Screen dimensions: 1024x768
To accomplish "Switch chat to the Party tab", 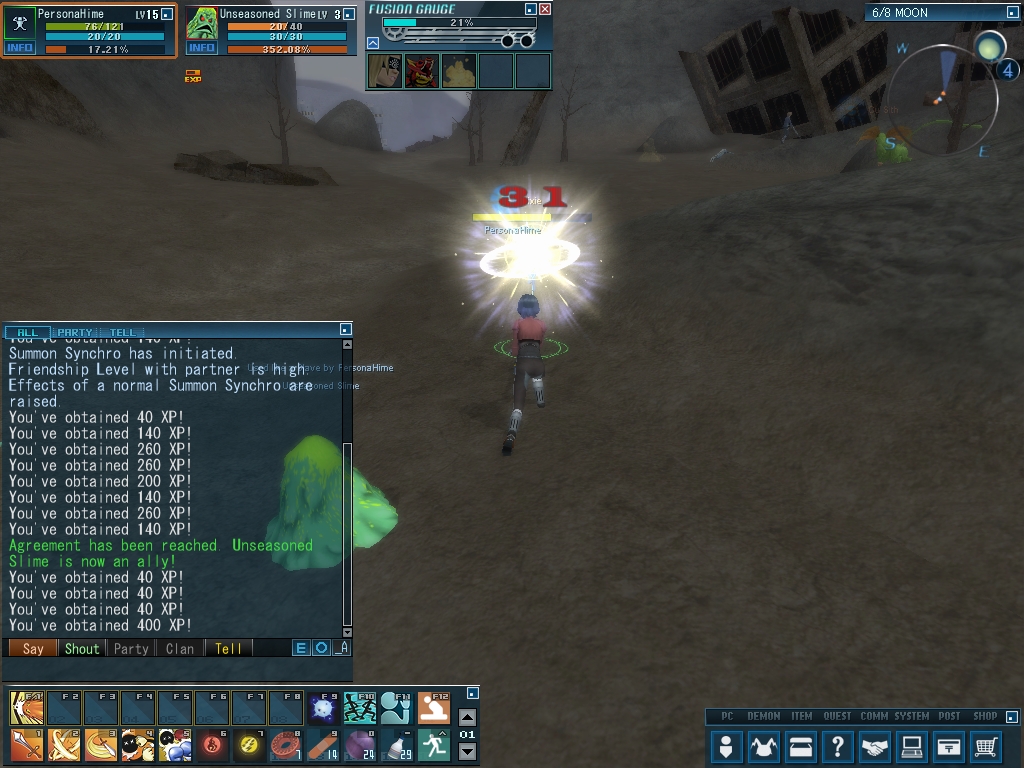I will 75,332.
